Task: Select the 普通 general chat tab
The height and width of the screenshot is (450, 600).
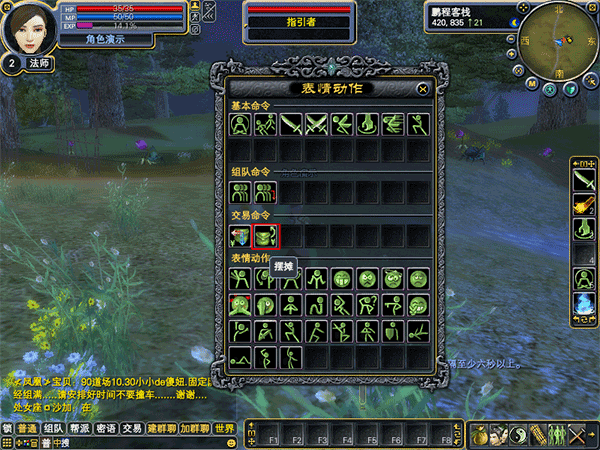Action: pyautogui.click(x=26, y=429)
